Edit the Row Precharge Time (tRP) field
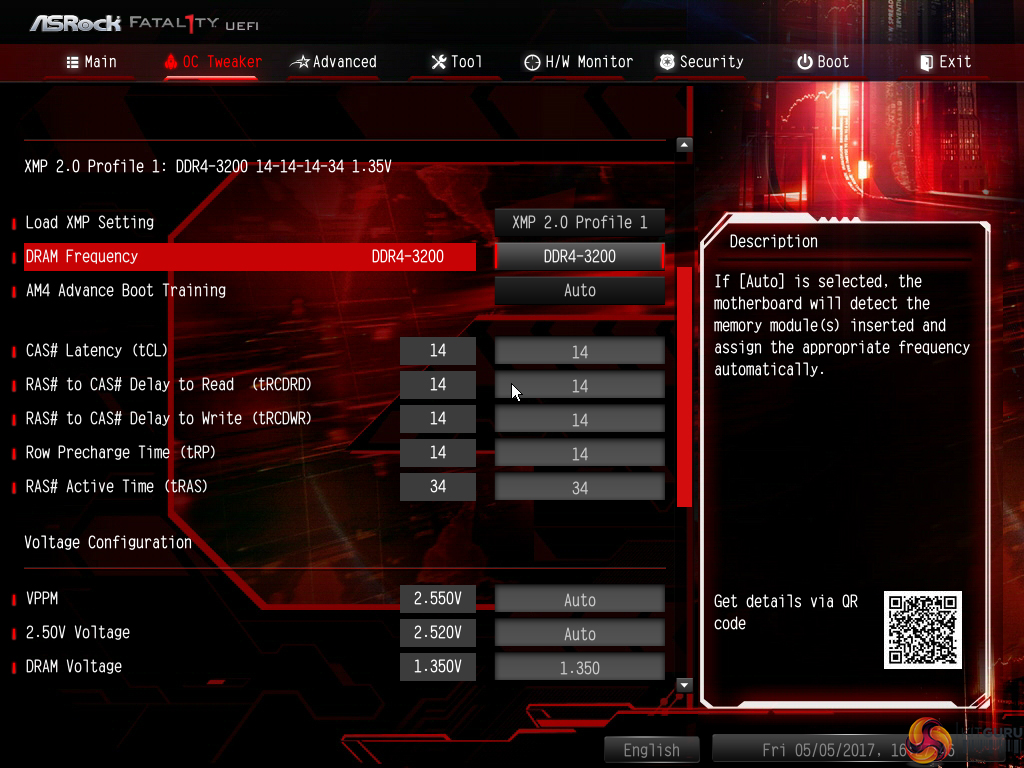Screen dimensions: 1024x768 [x=580, y=453]
